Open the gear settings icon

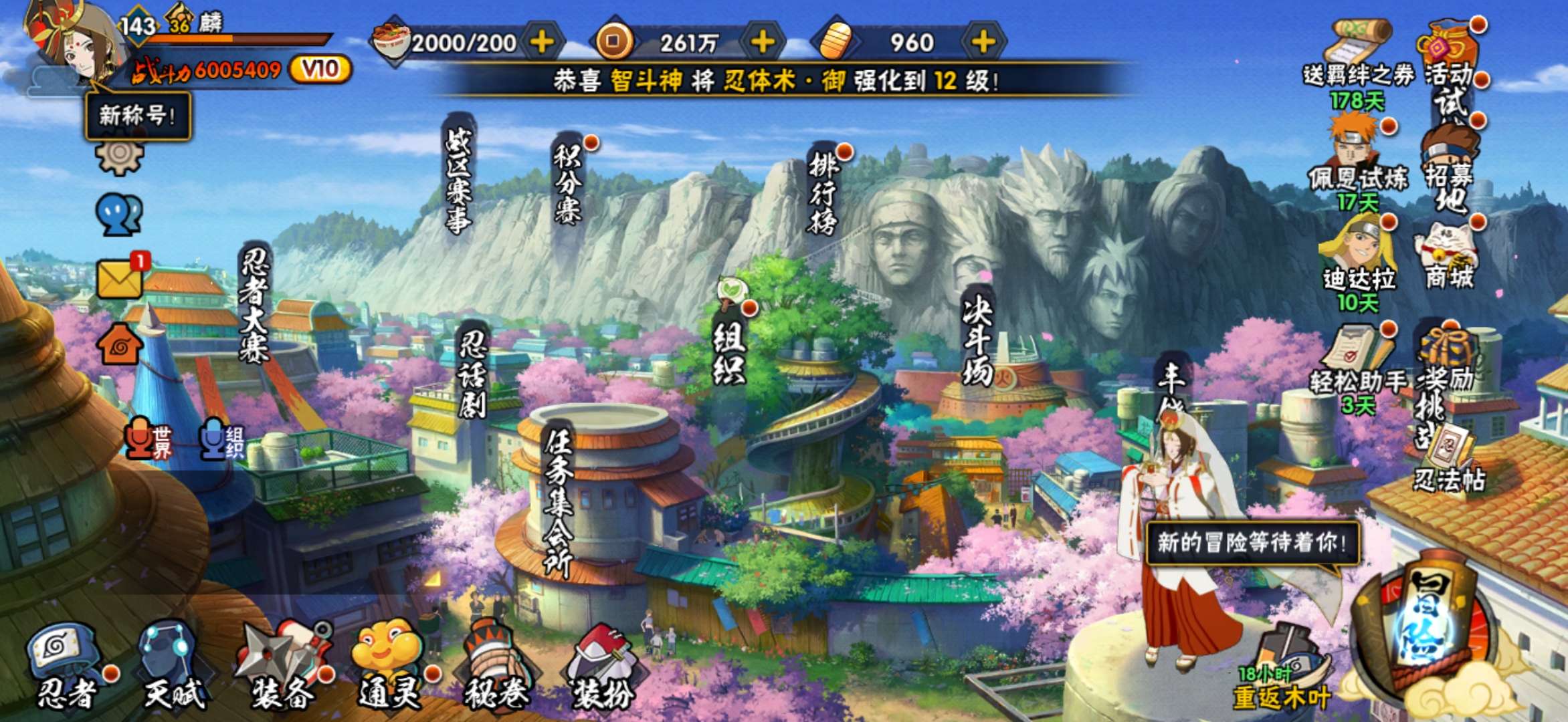point(119,156)
